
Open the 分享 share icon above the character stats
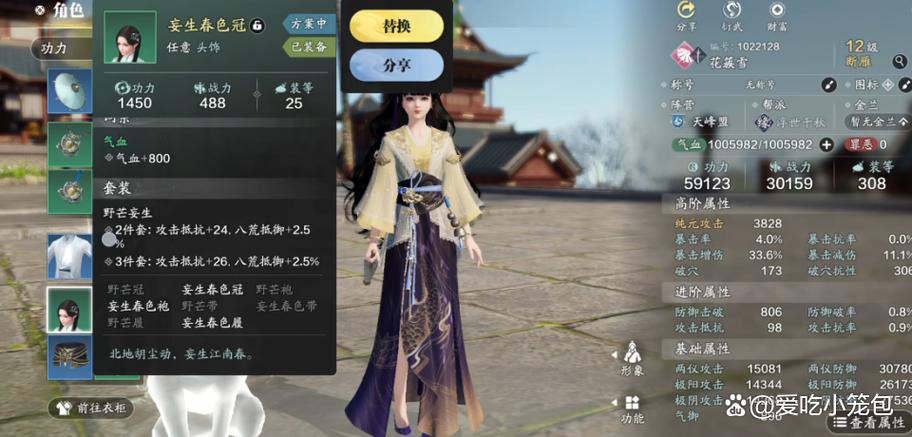(687, 15)
